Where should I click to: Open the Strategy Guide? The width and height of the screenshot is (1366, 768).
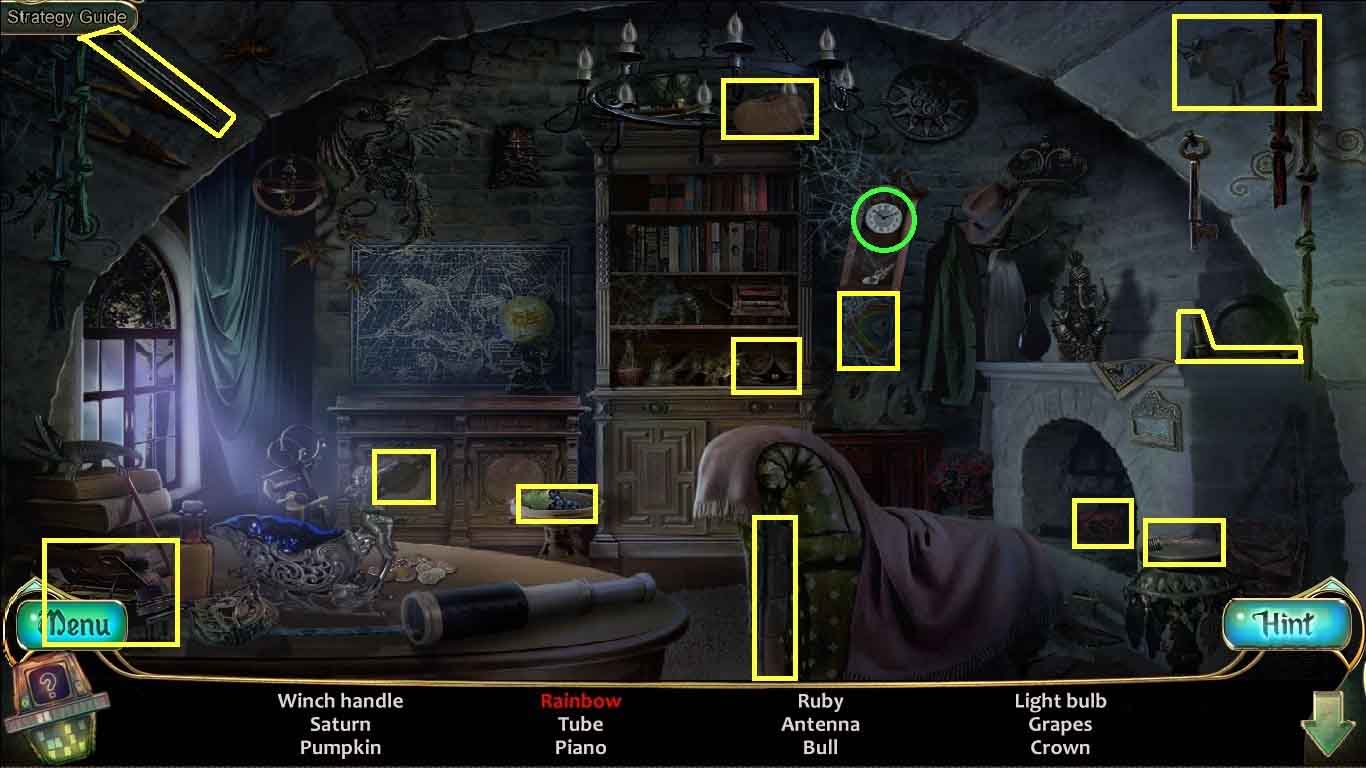pos(67,16)
